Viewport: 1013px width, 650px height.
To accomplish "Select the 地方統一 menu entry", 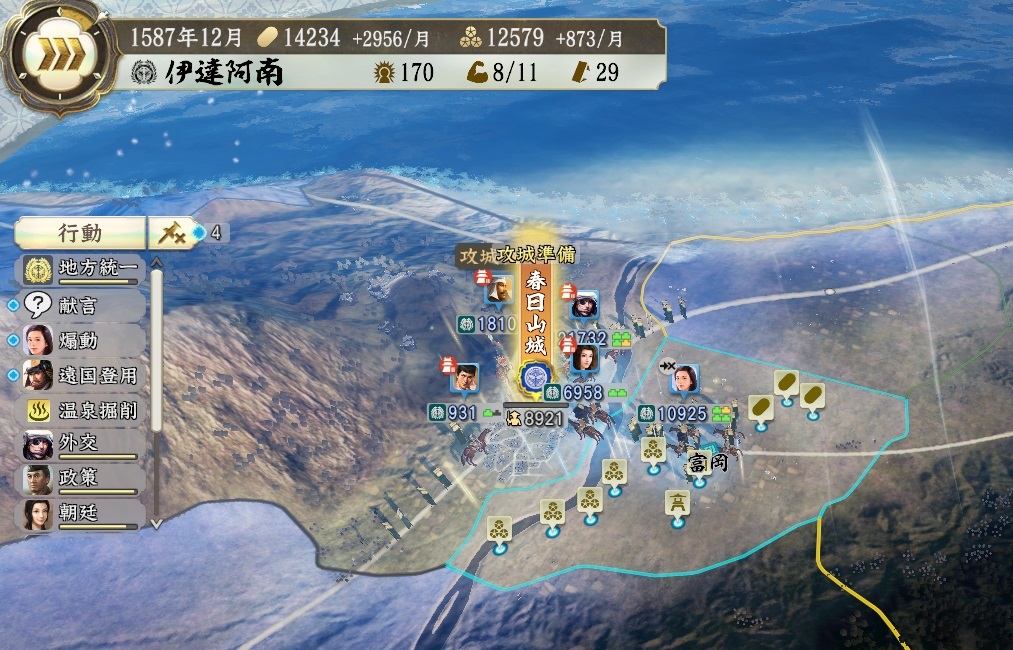I will (x=83, y=269).
